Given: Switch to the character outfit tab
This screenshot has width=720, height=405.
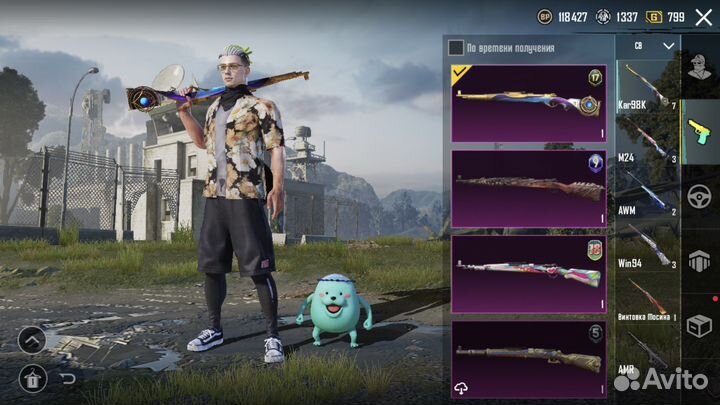Looking at the screenshot, I should click(700, 67).
